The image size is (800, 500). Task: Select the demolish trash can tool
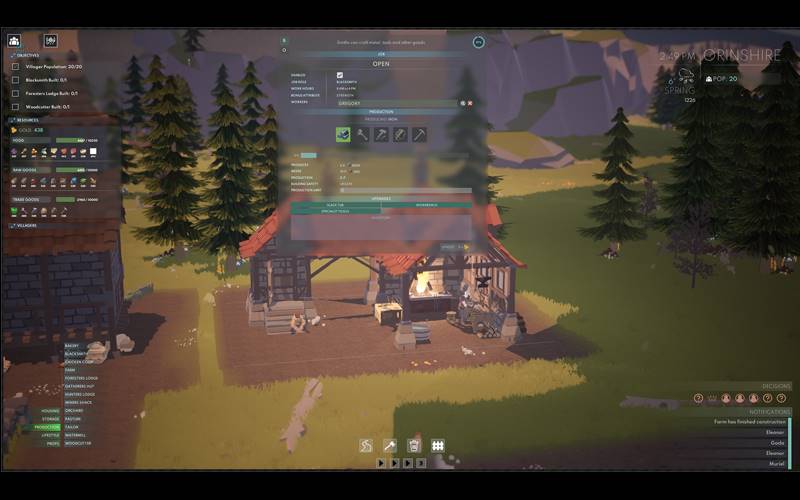(x=414, y=445)
